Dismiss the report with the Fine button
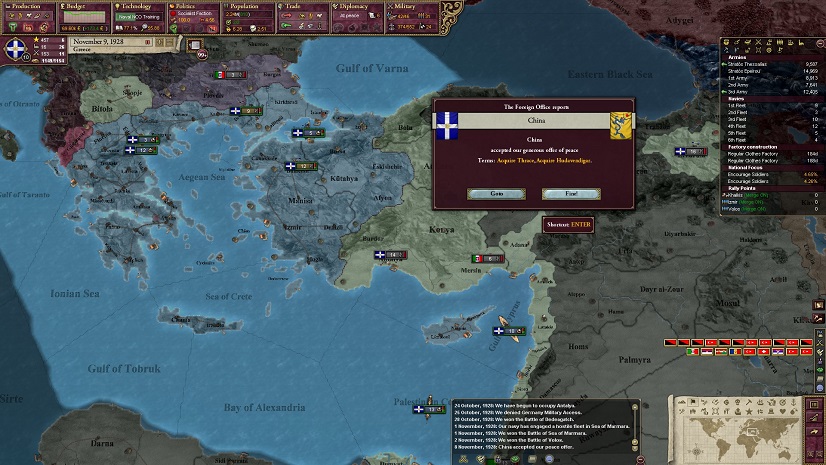Image resolution: width=826 pixels, height=465 pixels. (x=570, y=193)
